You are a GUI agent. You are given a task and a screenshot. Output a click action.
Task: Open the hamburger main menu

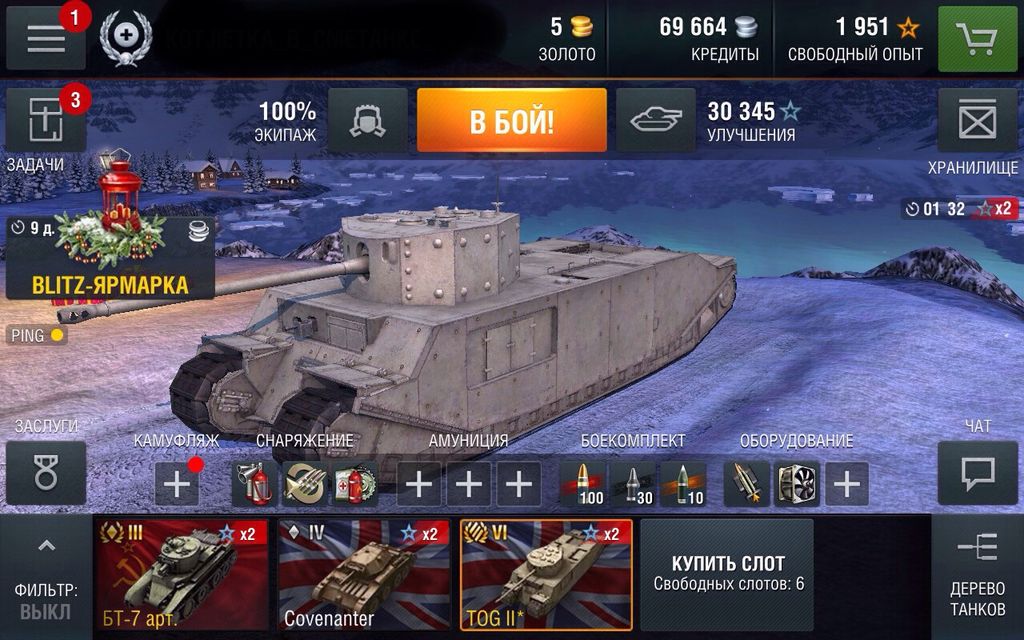[46, 39]
